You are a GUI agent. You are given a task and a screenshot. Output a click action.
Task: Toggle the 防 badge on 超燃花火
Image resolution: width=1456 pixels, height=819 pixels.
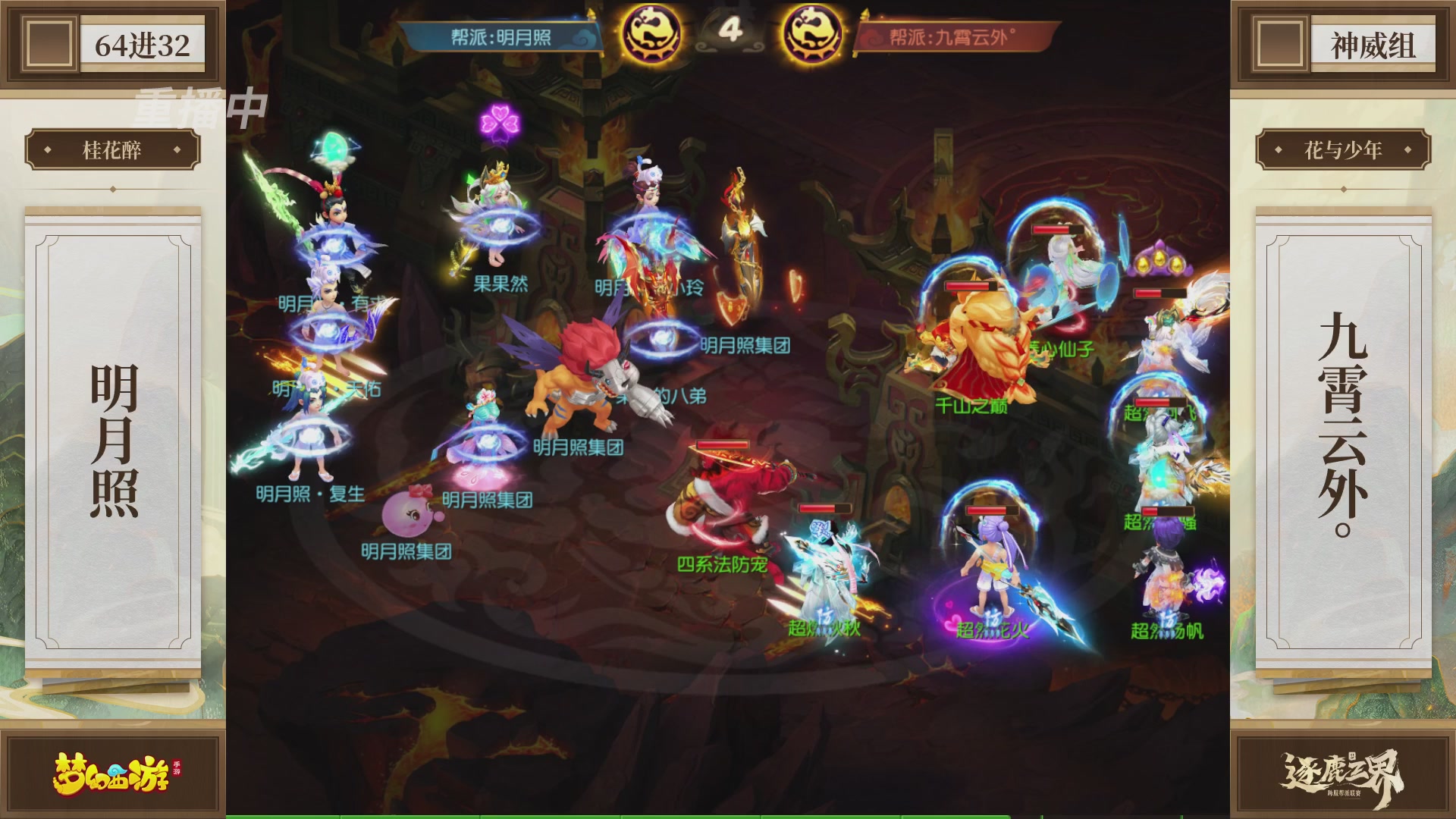pos(992,617)
